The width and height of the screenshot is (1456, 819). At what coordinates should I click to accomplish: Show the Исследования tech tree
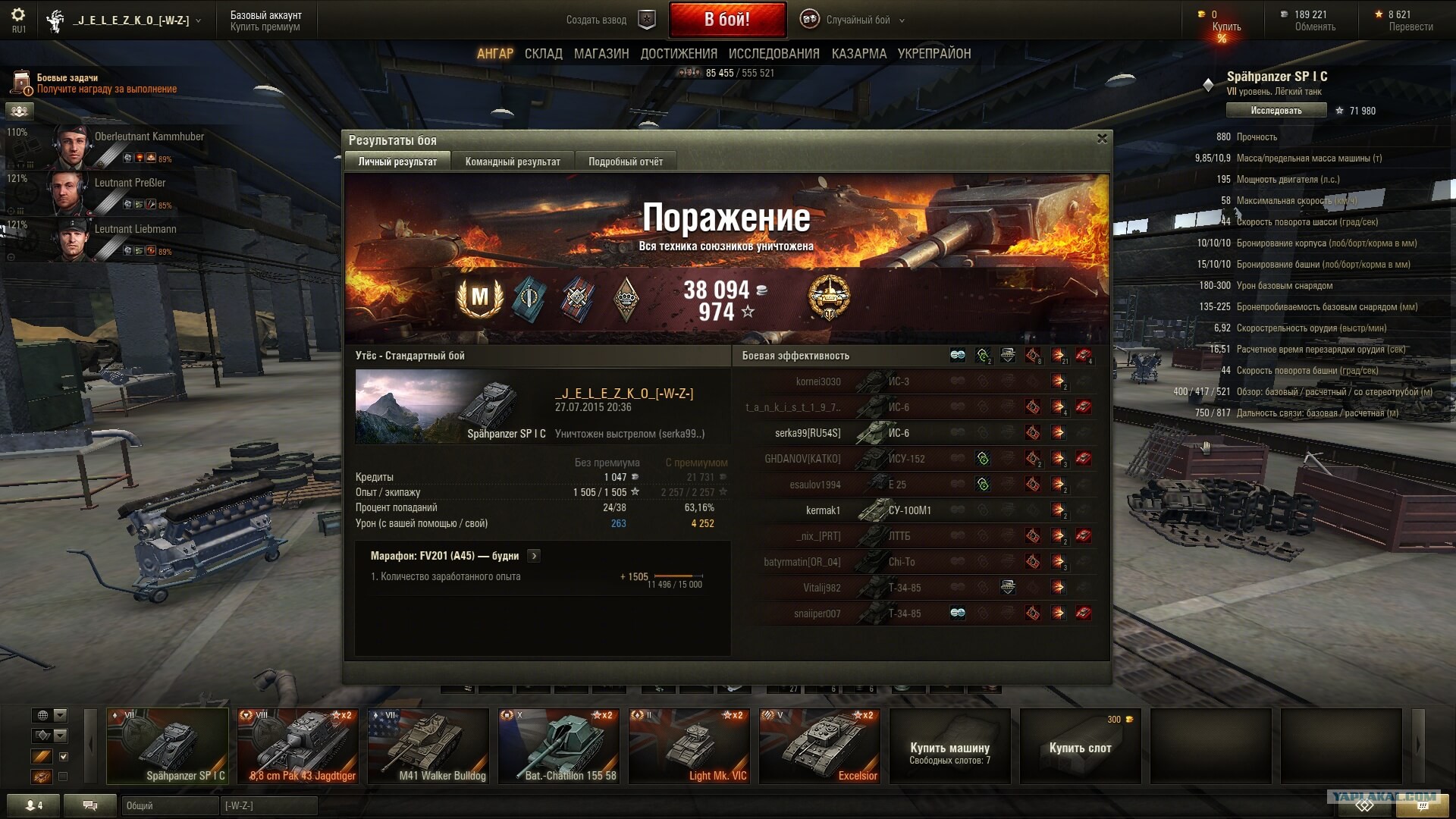(773, 54)
